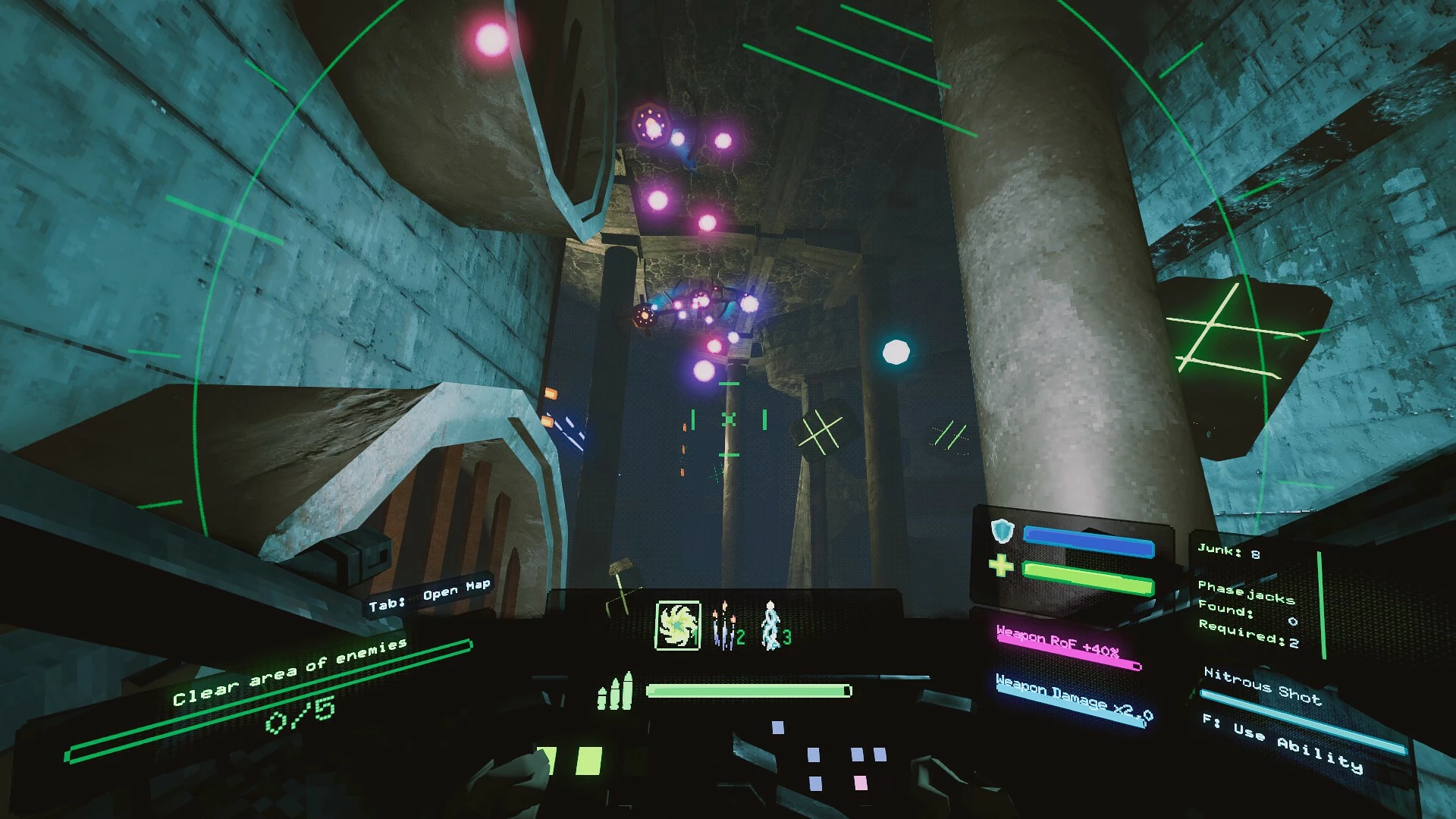
Task: Click the Clear area of enemies objective
Action: pyautogui.click(x=290, y=672)
